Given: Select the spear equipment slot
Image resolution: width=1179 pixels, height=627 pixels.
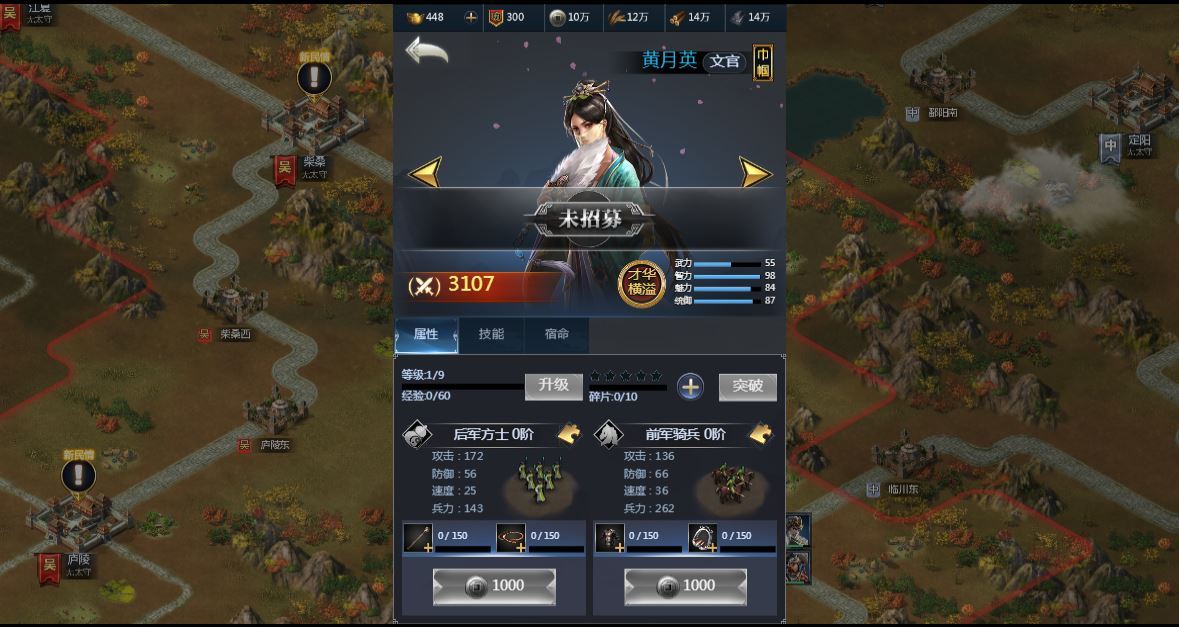Looking at the screenshot, I should 418,538.
